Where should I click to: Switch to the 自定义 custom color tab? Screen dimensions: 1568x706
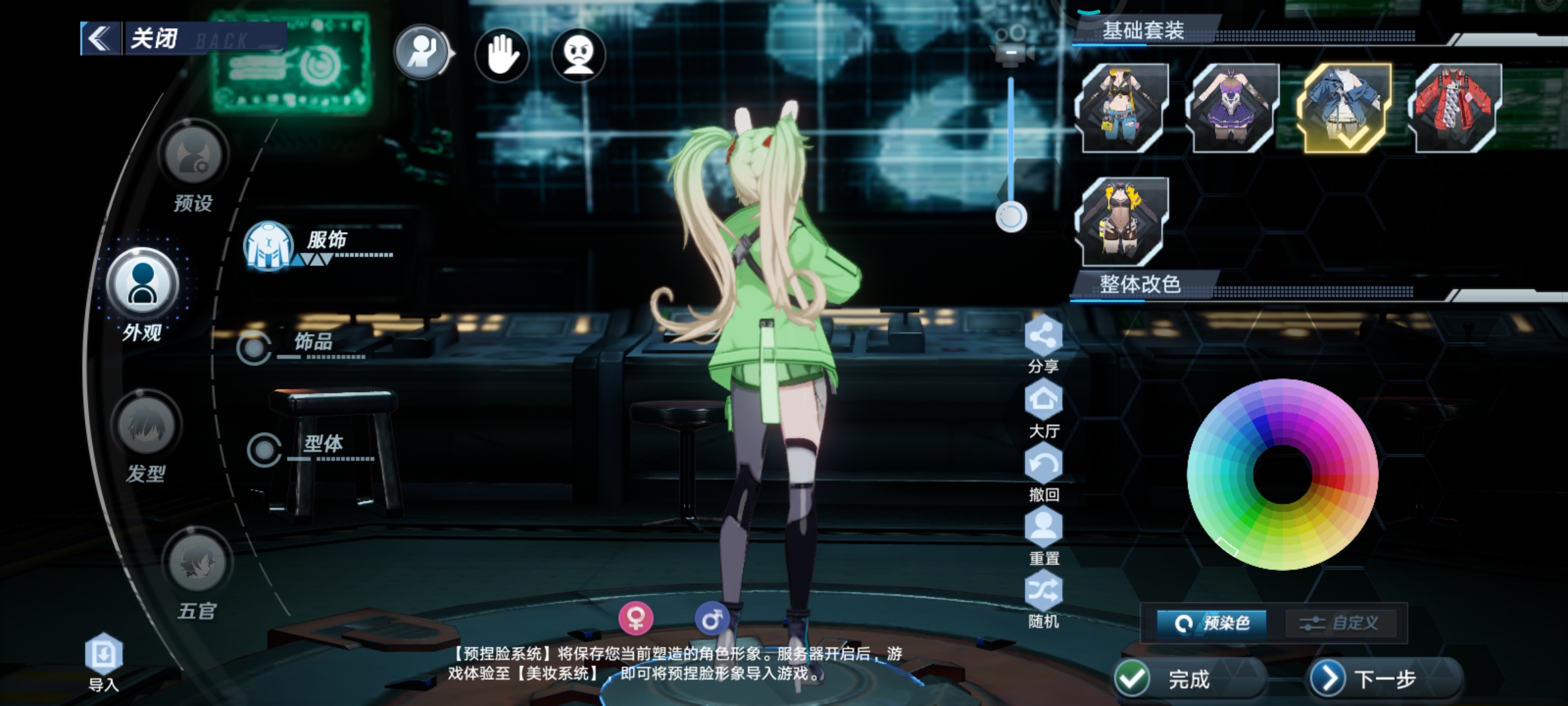(1341, 623)
